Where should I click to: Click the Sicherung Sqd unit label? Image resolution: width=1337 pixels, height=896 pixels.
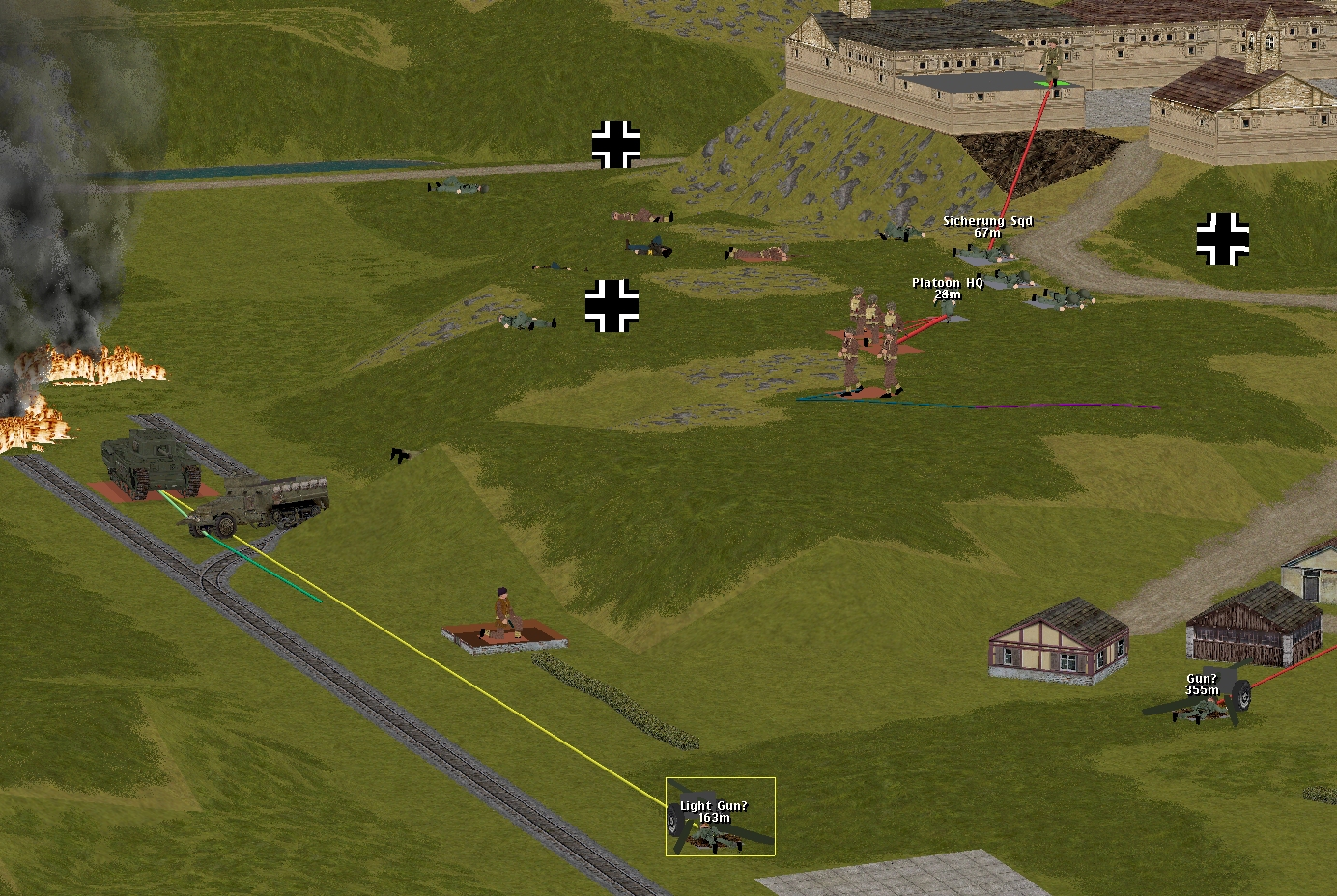tap(987, 222)
